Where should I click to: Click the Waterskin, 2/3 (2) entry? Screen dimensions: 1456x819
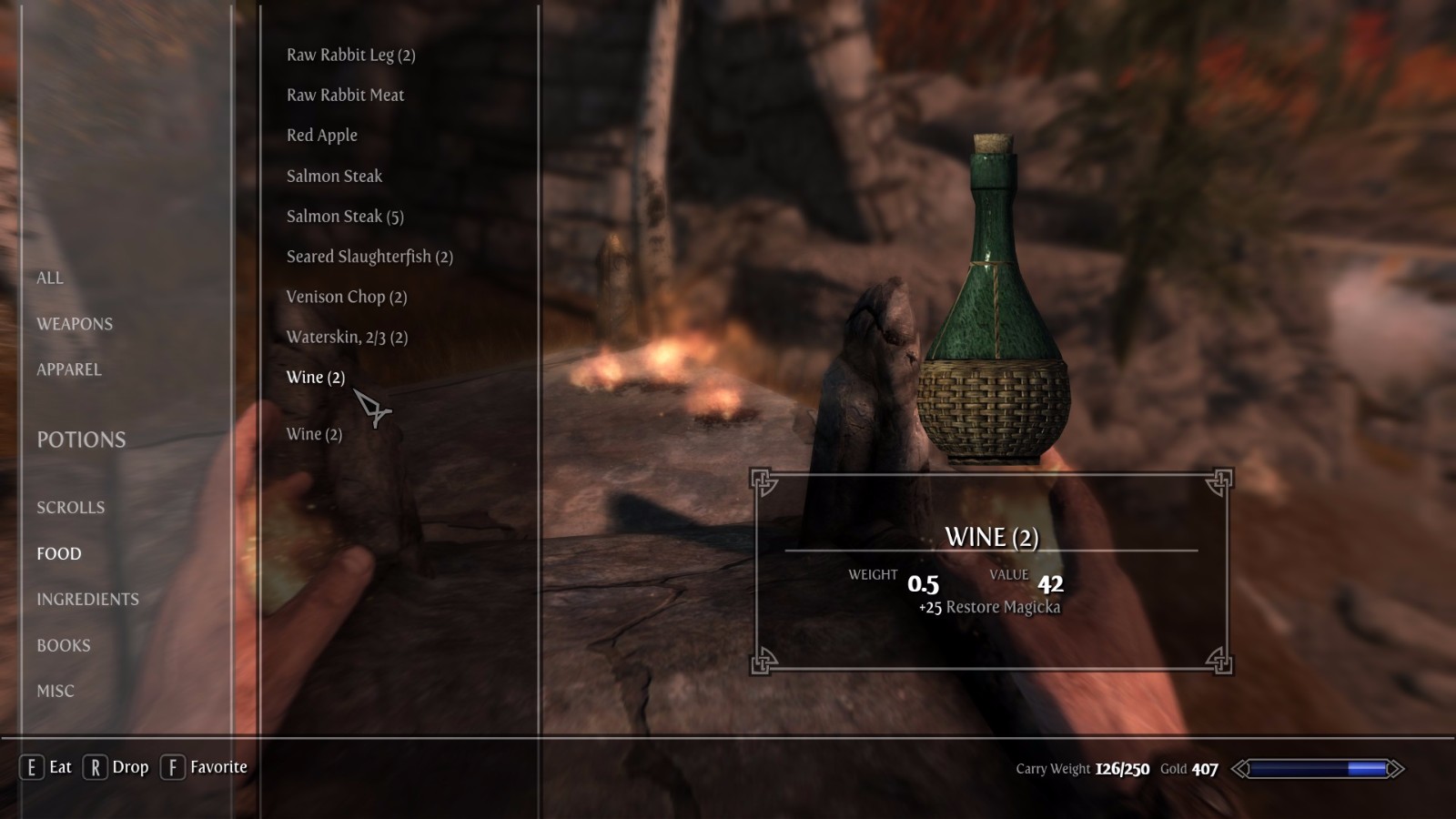pos(347,338)
